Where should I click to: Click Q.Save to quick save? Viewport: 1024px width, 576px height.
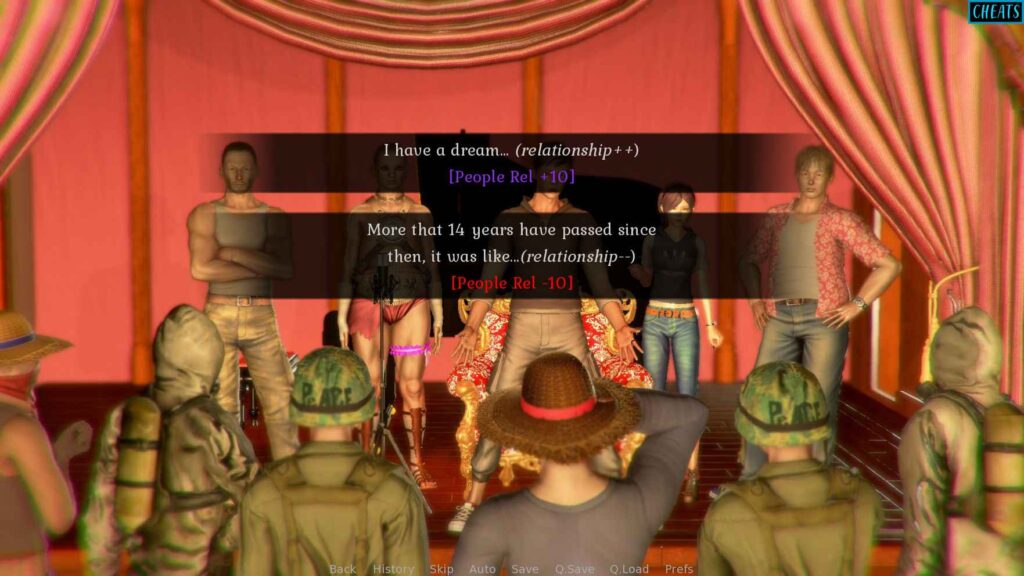(x=574, y=569)
